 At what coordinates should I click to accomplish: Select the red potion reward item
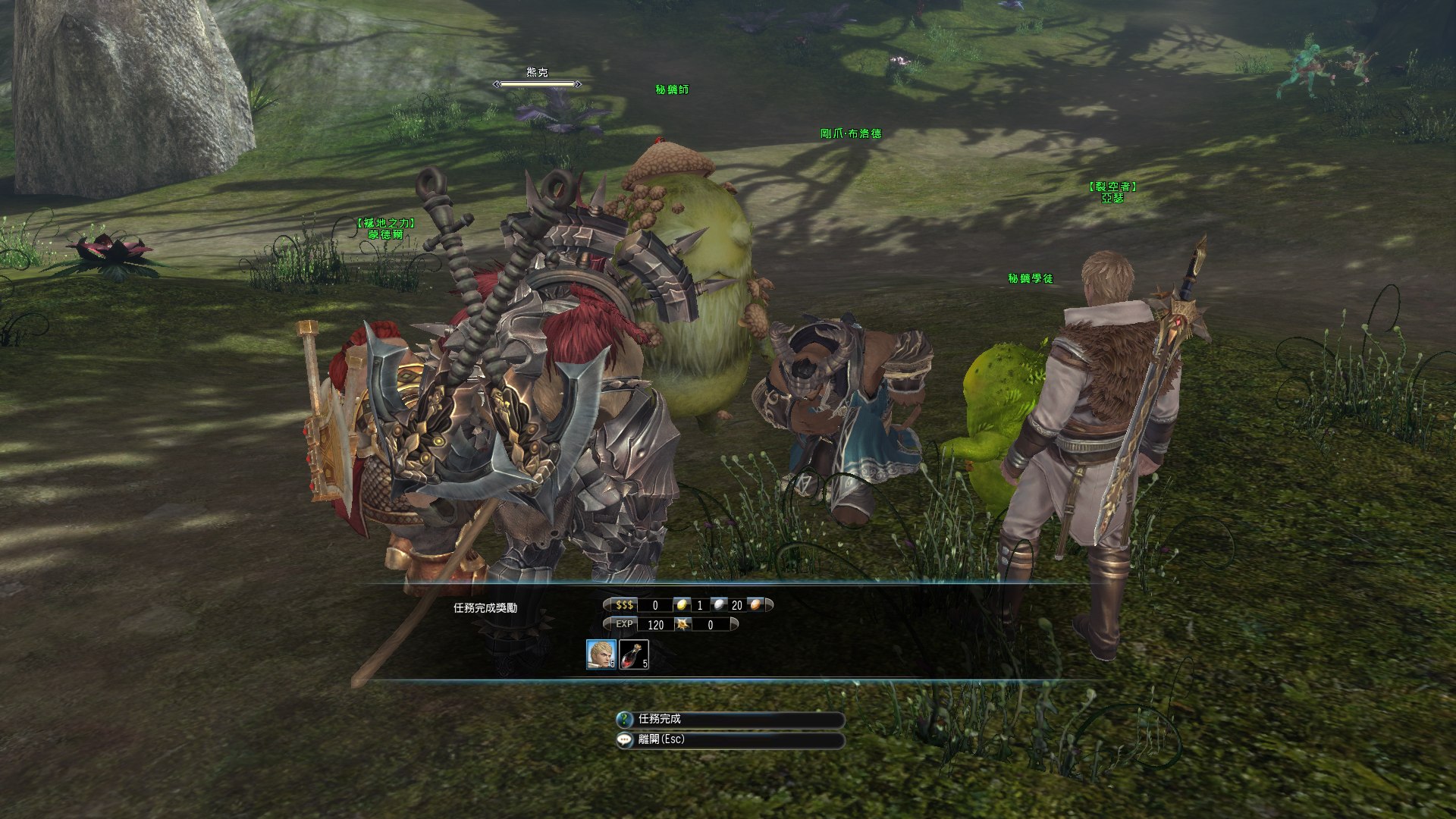point(634,654)
